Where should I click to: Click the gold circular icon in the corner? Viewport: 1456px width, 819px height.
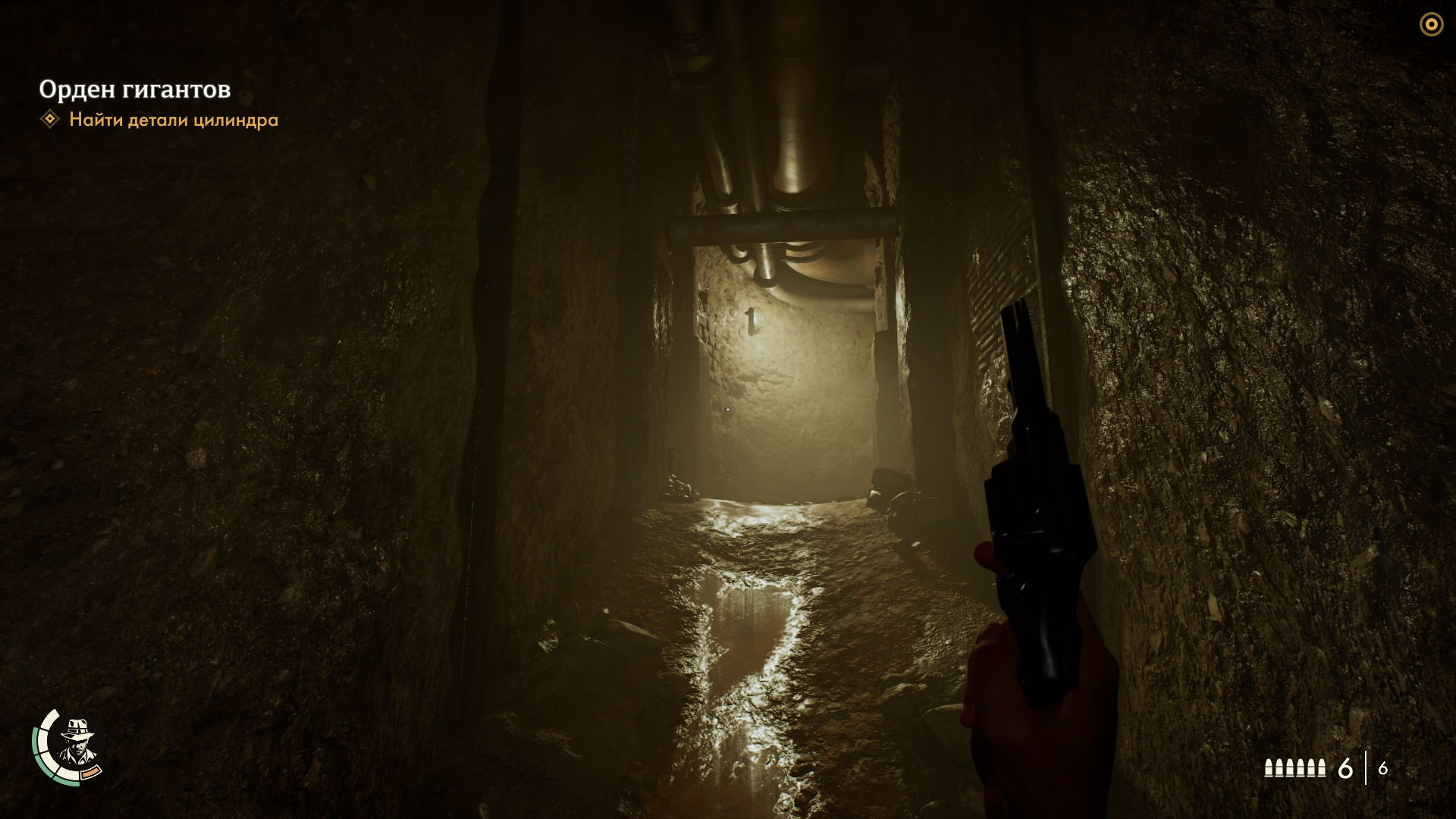(1431, 25)
